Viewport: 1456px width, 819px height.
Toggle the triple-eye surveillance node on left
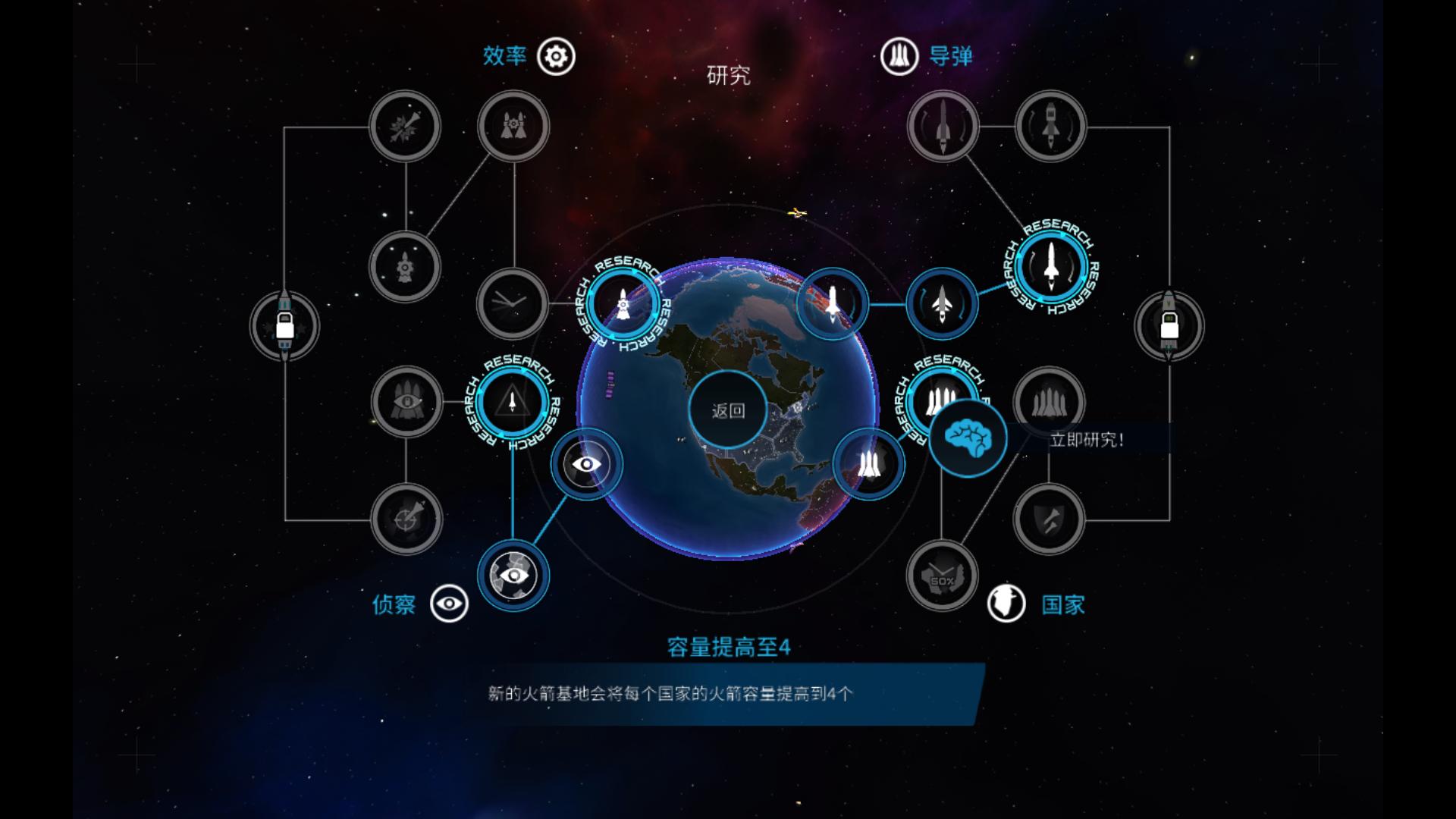pyautogui.click(x=406, y=402)
